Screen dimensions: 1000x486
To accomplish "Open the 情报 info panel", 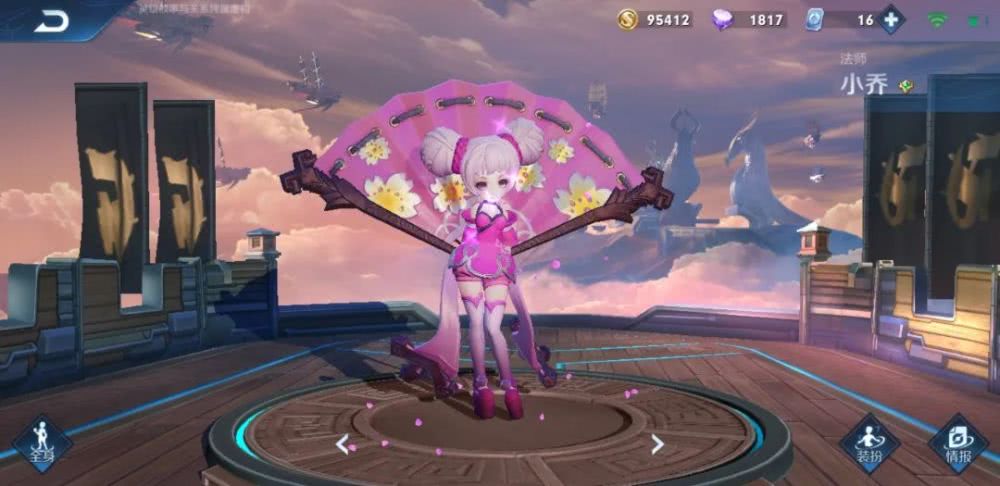I will 957,443.
